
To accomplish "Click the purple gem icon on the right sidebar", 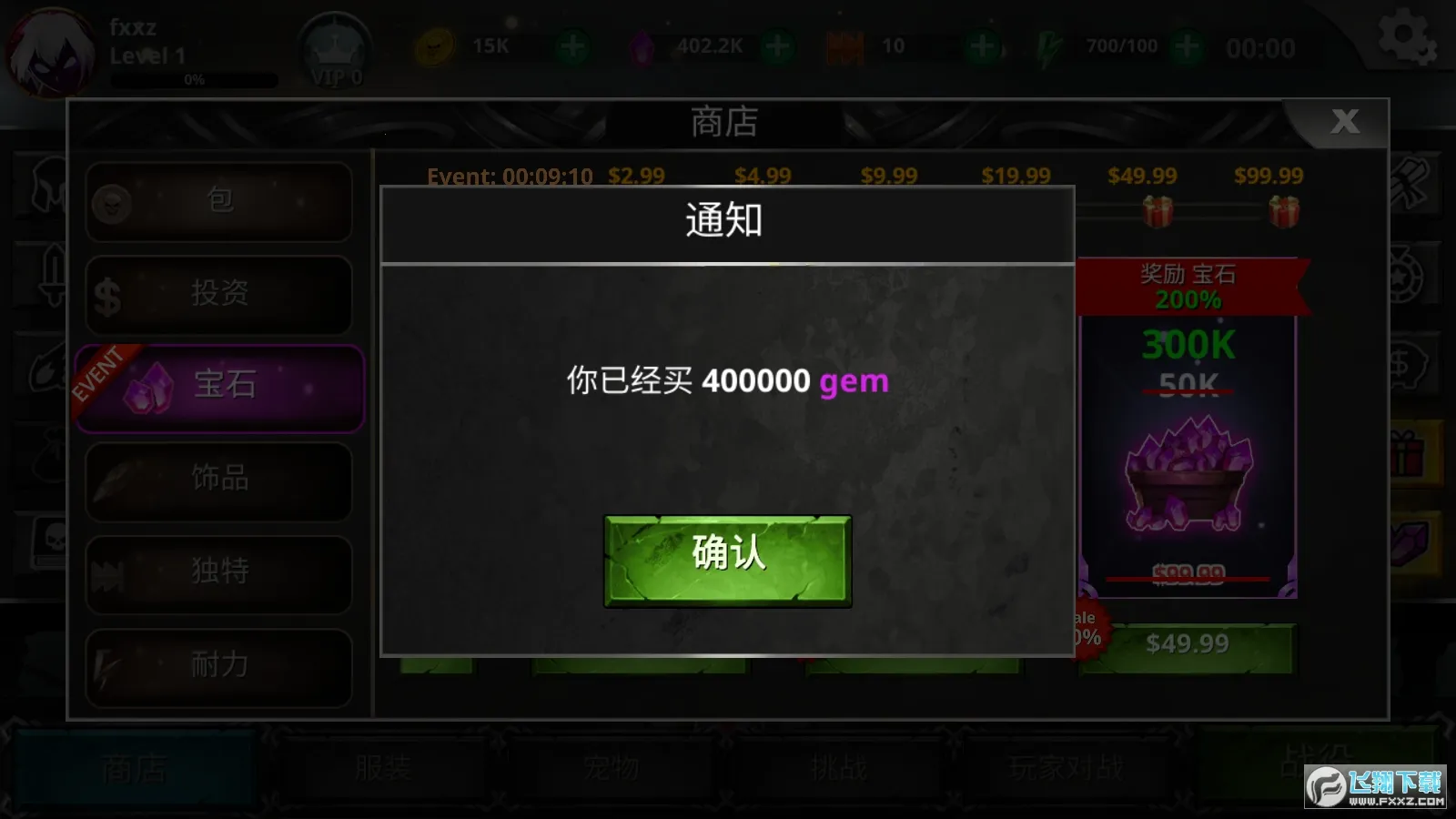I will (1408, 535).
